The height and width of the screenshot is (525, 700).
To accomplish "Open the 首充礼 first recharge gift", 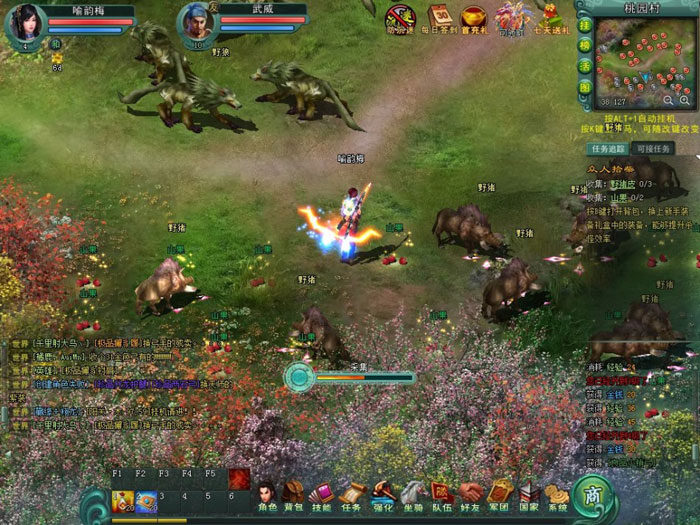I will (474, 18).
